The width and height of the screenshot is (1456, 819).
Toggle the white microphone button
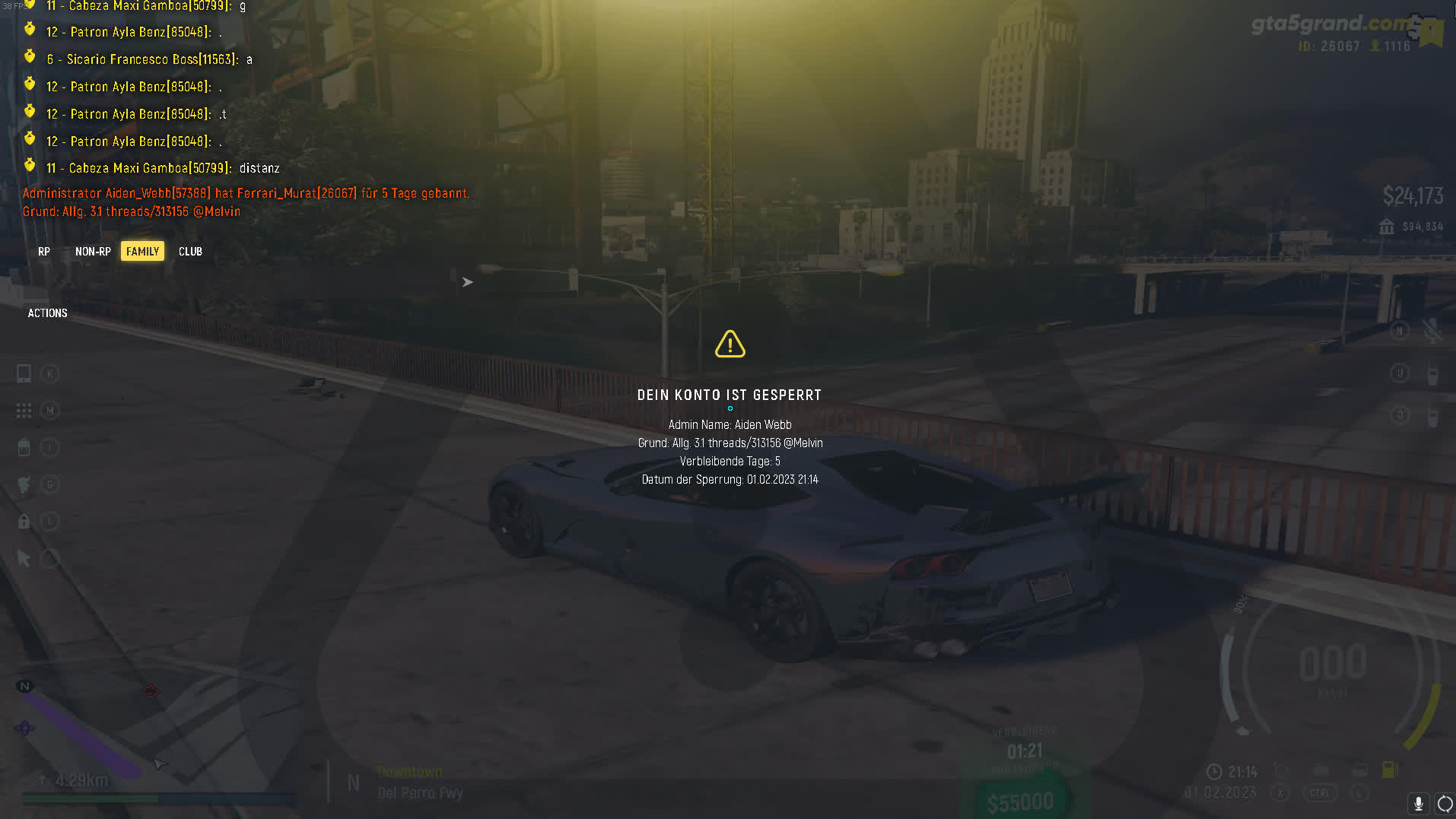[x=1418, y=803]
